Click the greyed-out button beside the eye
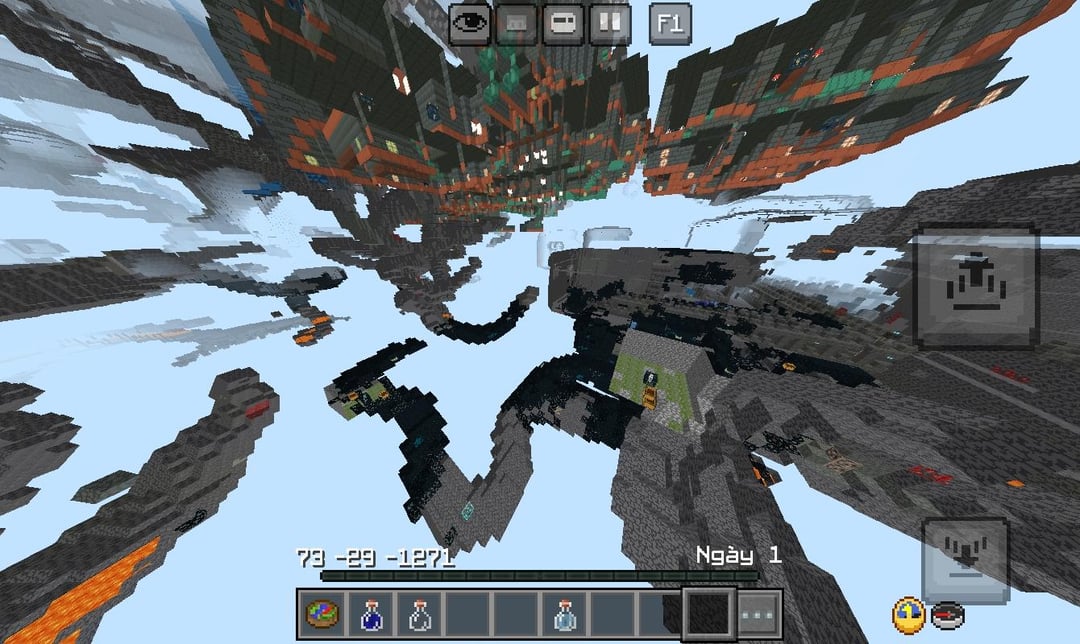Viewport: 1080px width, 644px height. coord(516,23)
